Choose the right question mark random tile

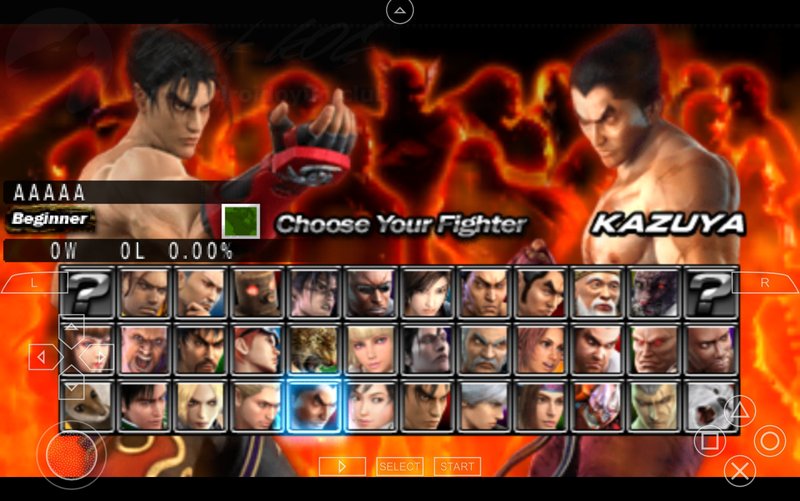coord(712,293)
